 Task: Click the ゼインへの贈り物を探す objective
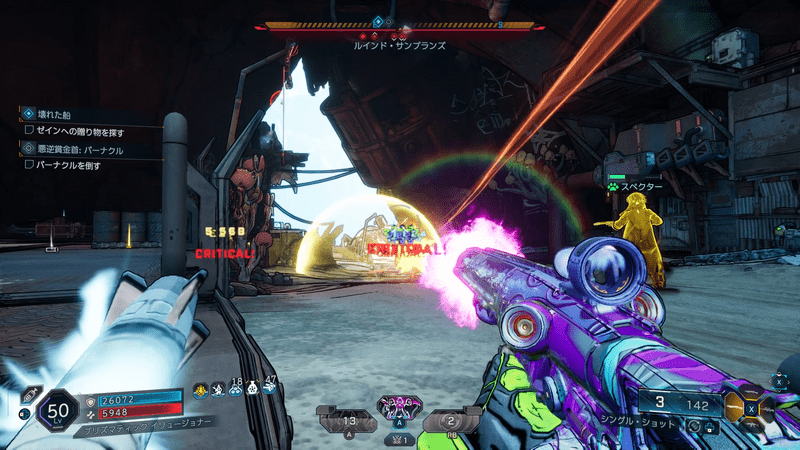pos(78,130)
